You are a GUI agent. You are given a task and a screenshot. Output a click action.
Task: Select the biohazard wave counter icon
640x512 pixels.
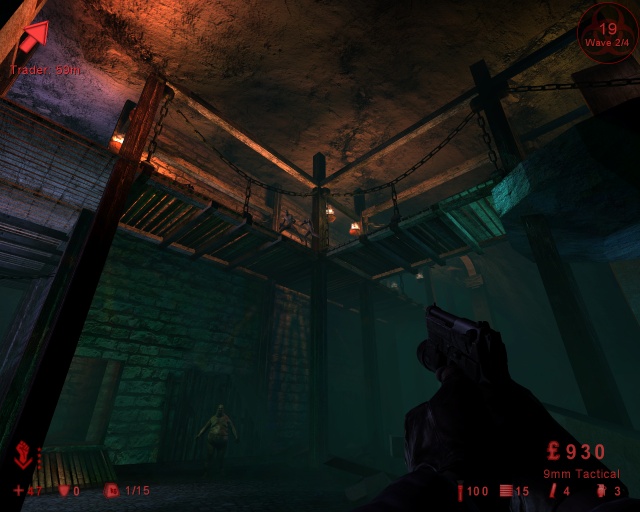608,35
